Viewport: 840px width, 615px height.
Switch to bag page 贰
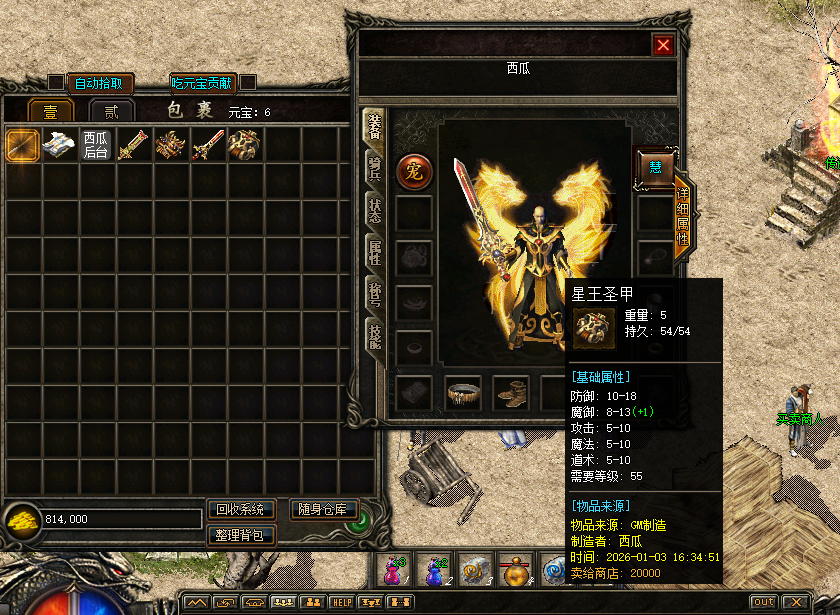coord(111,111)
